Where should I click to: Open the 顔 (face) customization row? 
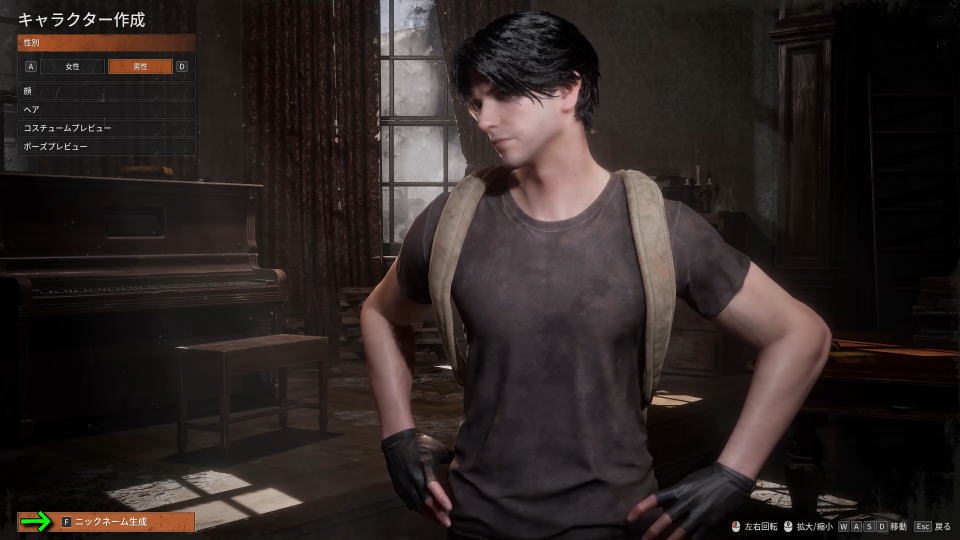[106, 90]
